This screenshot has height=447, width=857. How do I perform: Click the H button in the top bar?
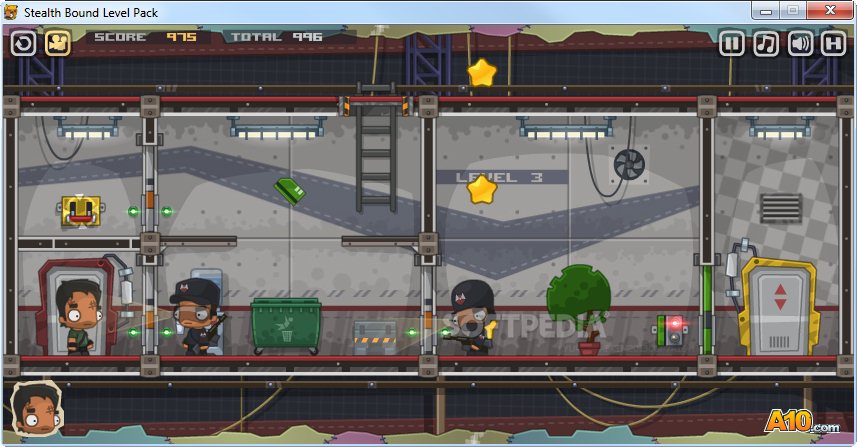click(x=832, y=43)
